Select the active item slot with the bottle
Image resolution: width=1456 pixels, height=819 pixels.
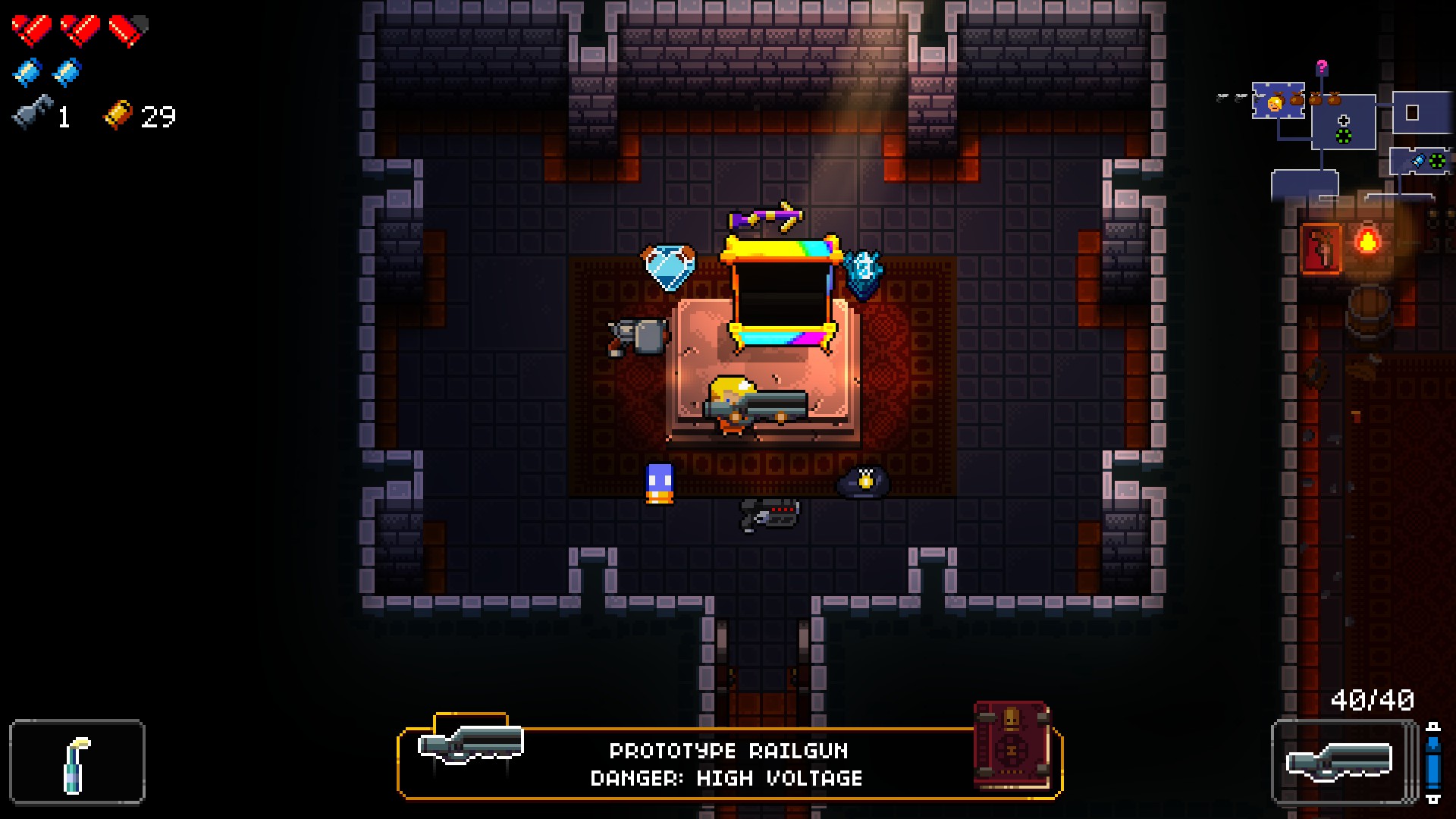[77, 761]
